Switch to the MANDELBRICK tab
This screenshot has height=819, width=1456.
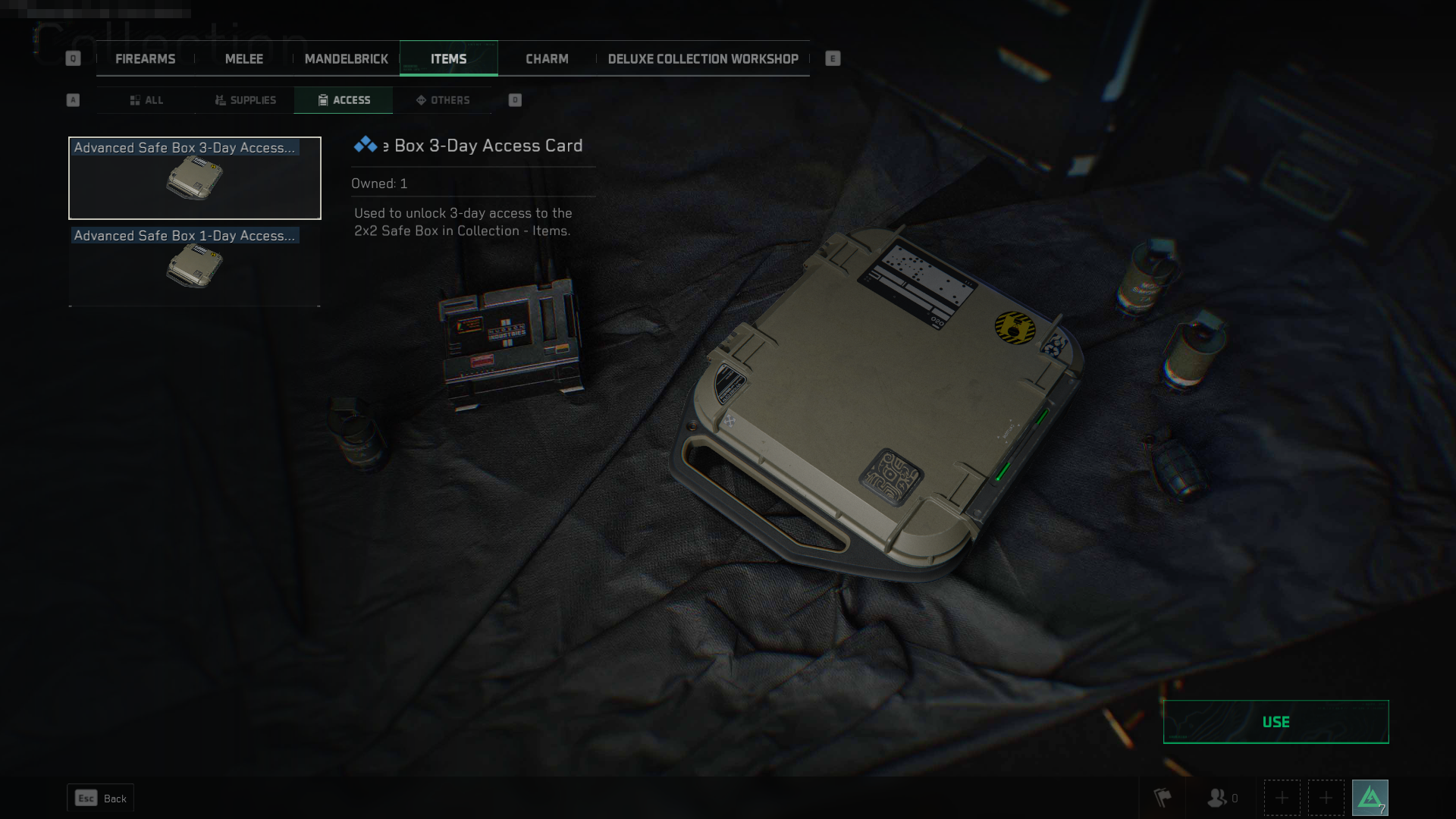point(347,58)
